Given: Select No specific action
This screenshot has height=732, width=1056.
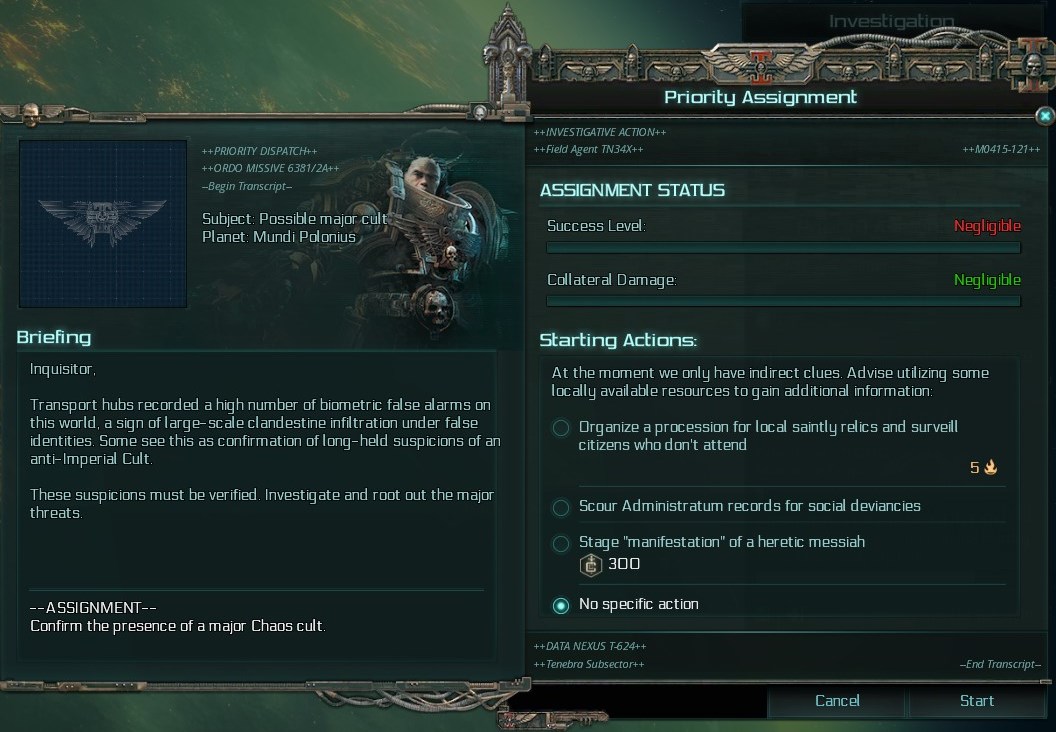Looking at the screenshot, I should click(561, 605).
